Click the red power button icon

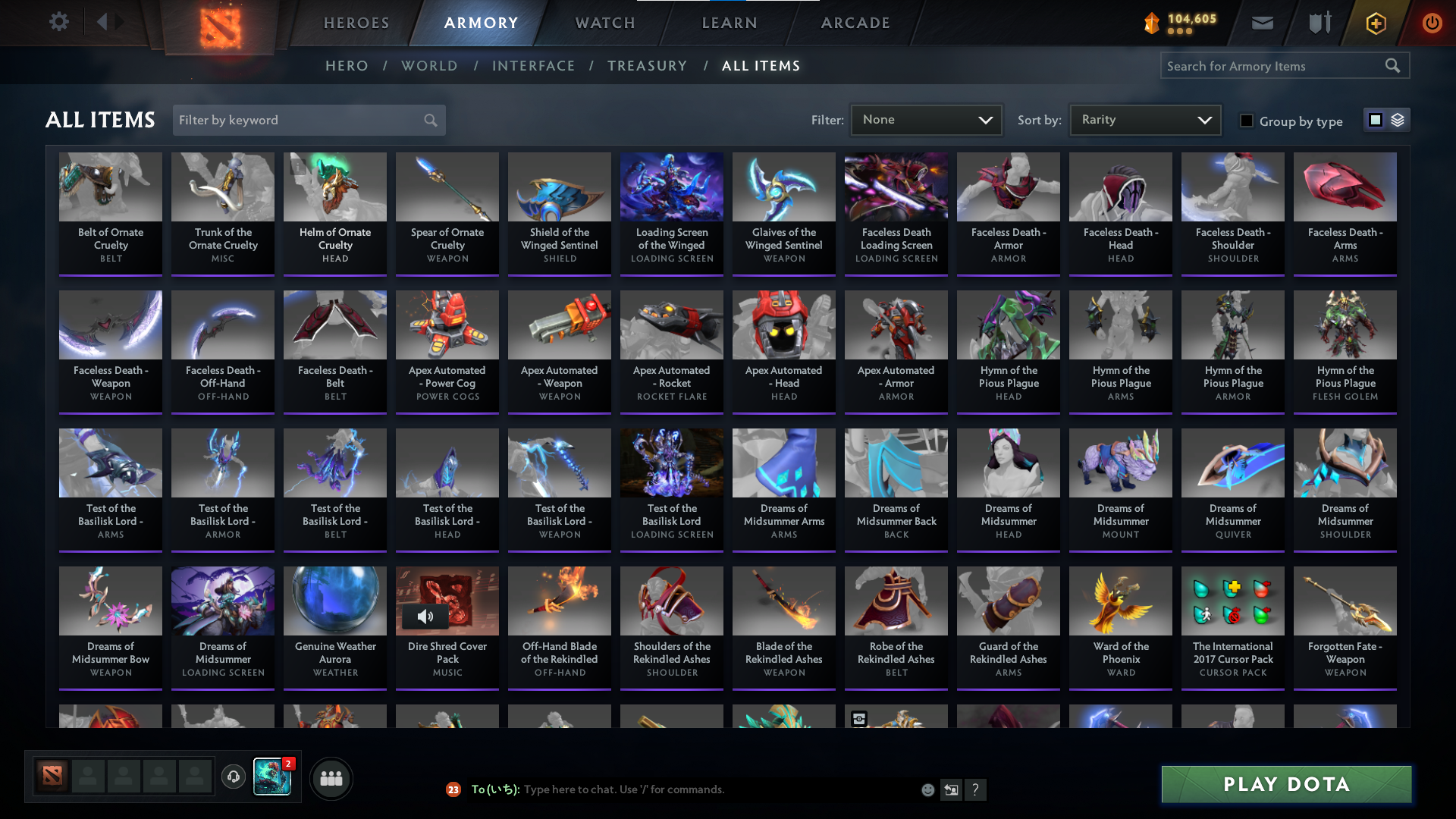point(1432,23)
